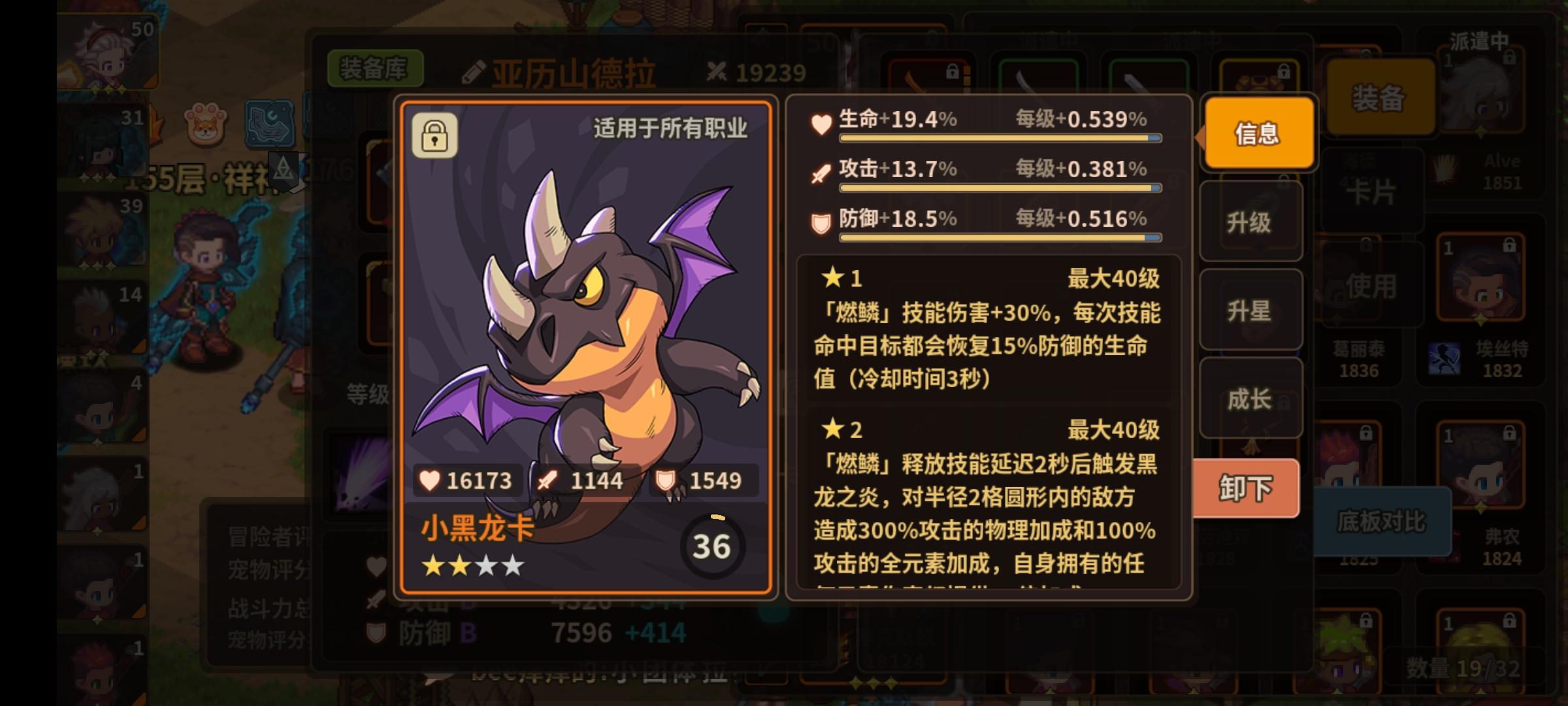The image size is (1568, 706).
Task: Toggle the lock icon on the 小黑龙卡 card
Action: pyautogui.click(x=436, y=135)
